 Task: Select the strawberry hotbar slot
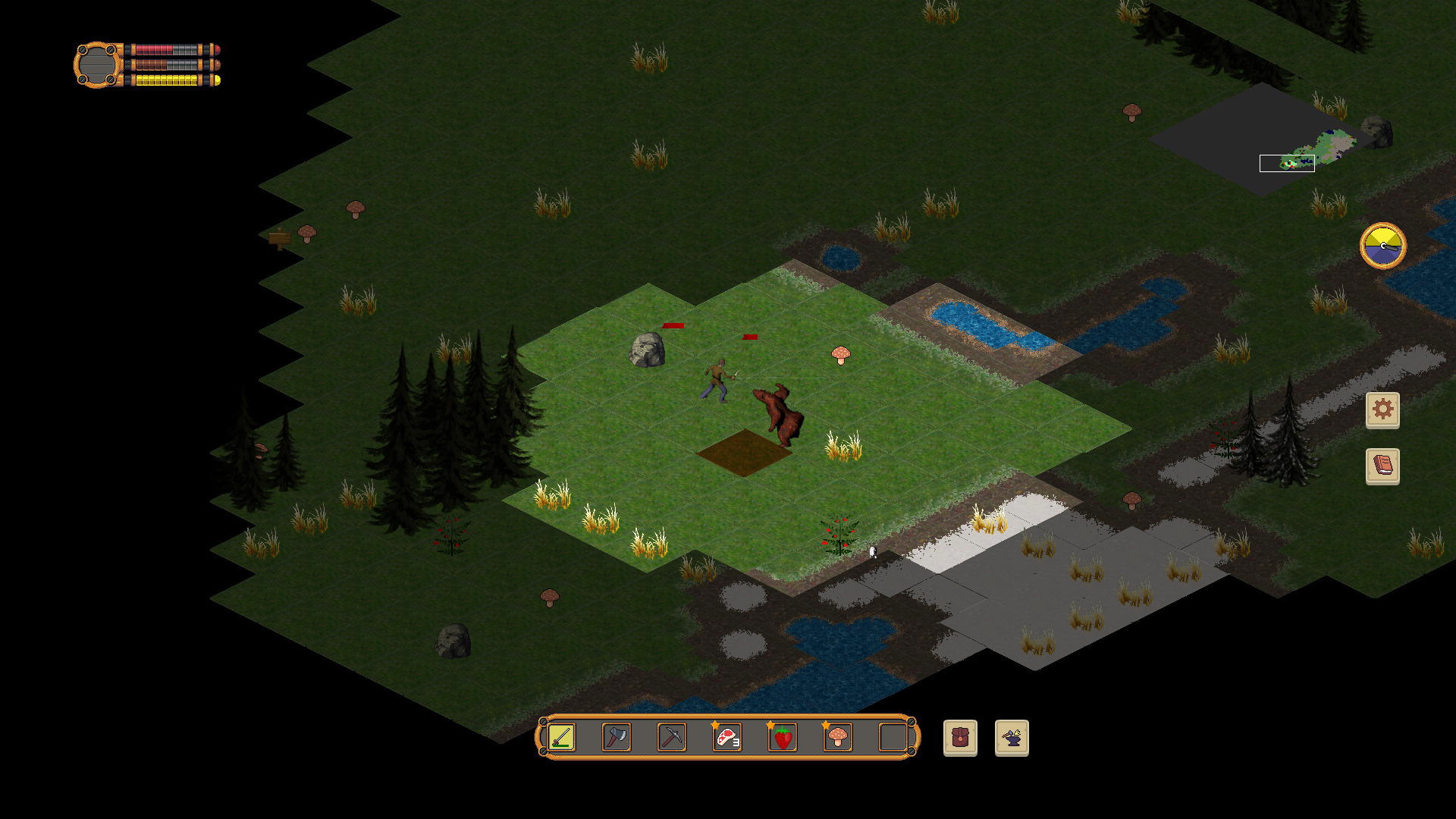coord(783,737)
